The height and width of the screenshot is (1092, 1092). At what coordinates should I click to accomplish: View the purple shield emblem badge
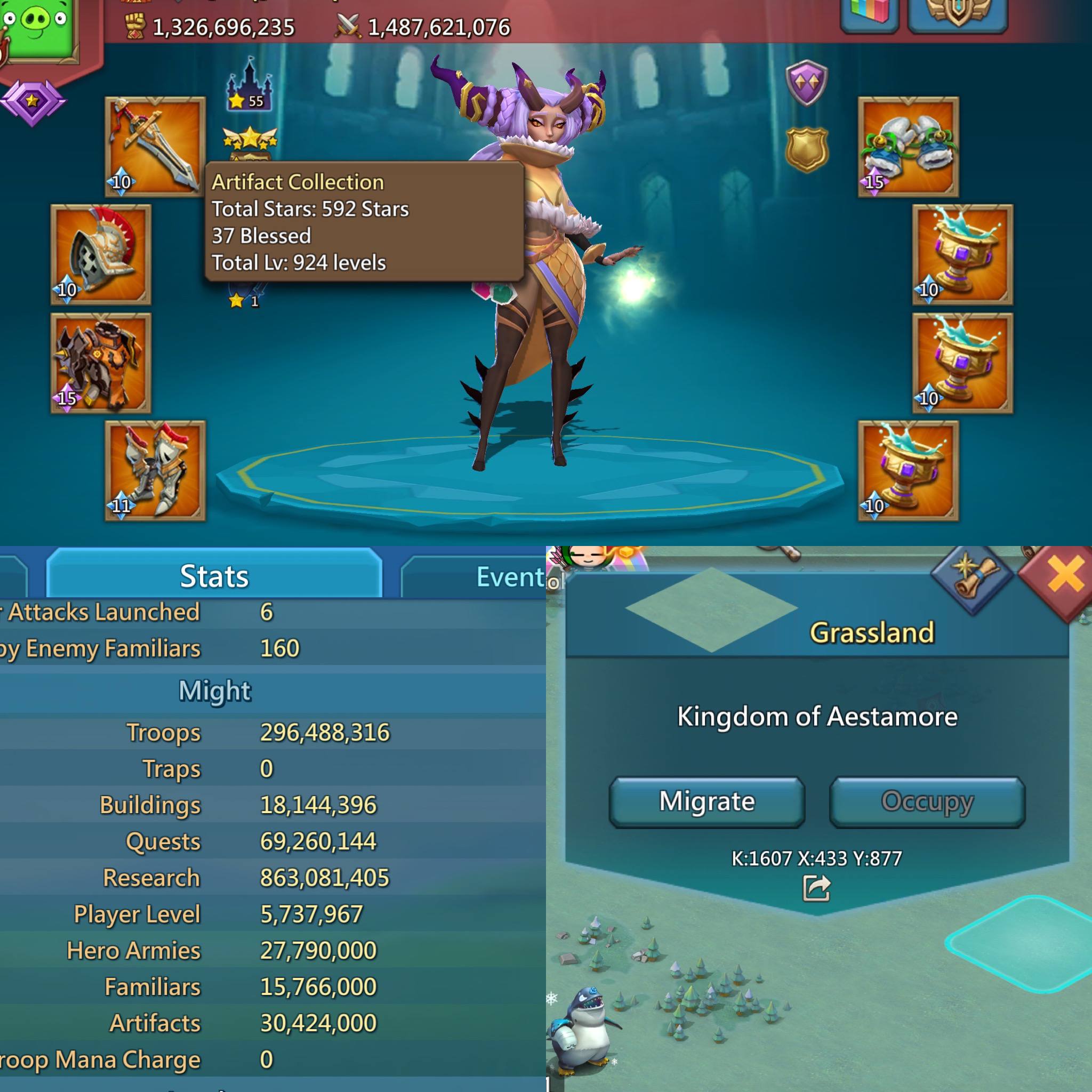807,83
